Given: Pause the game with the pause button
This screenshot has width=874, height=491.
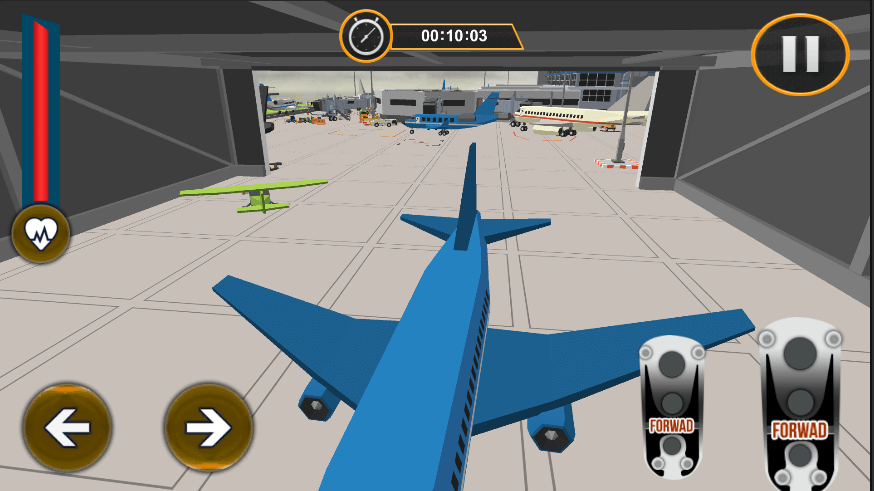Looking at the screenshot, I should click(800, 54).
